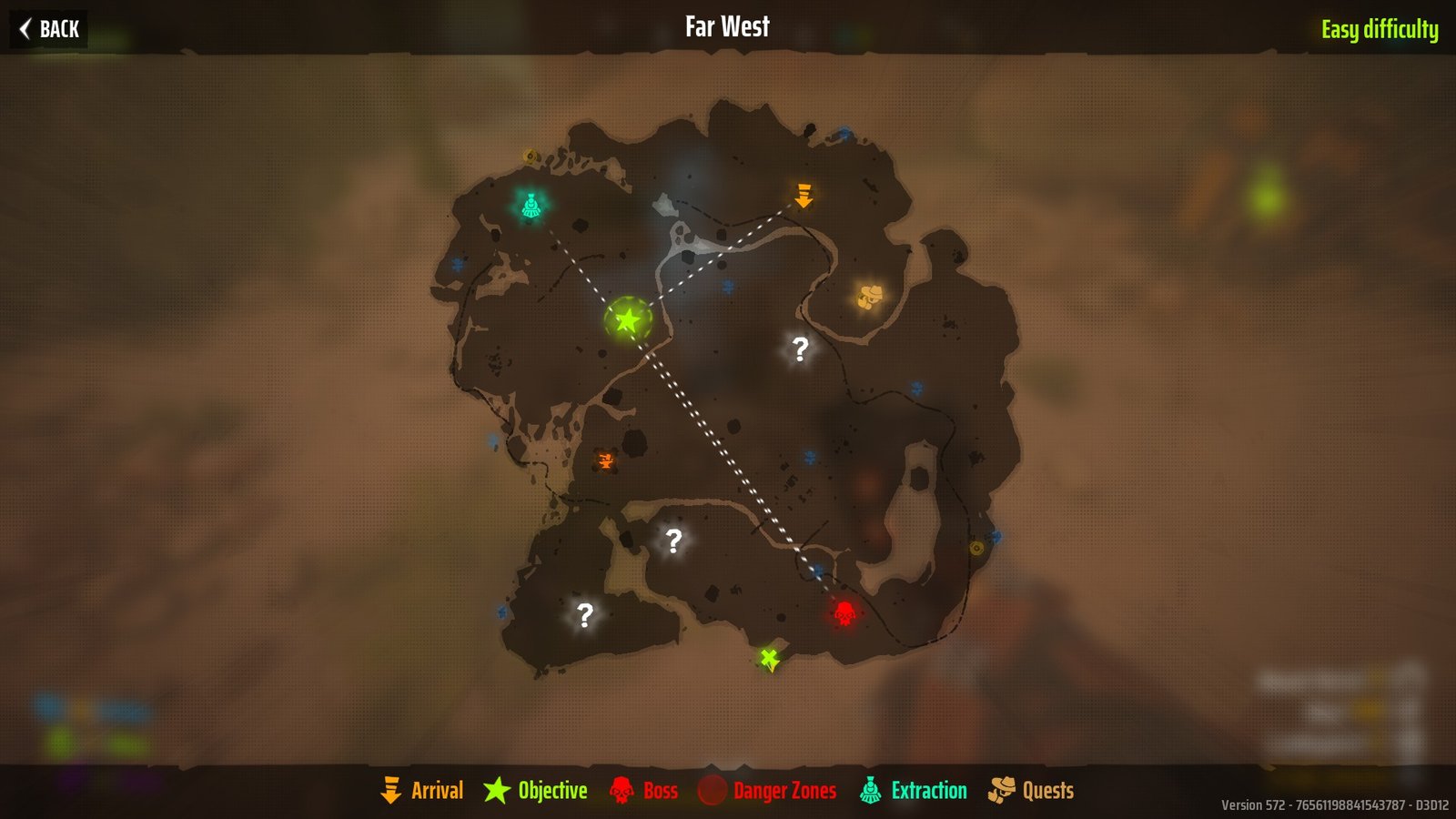Image resolution: width=1456 pixels, height=819 pixels.
Task: Reveal the question mark east of the Objective
Action: click(x=799, y=349)
